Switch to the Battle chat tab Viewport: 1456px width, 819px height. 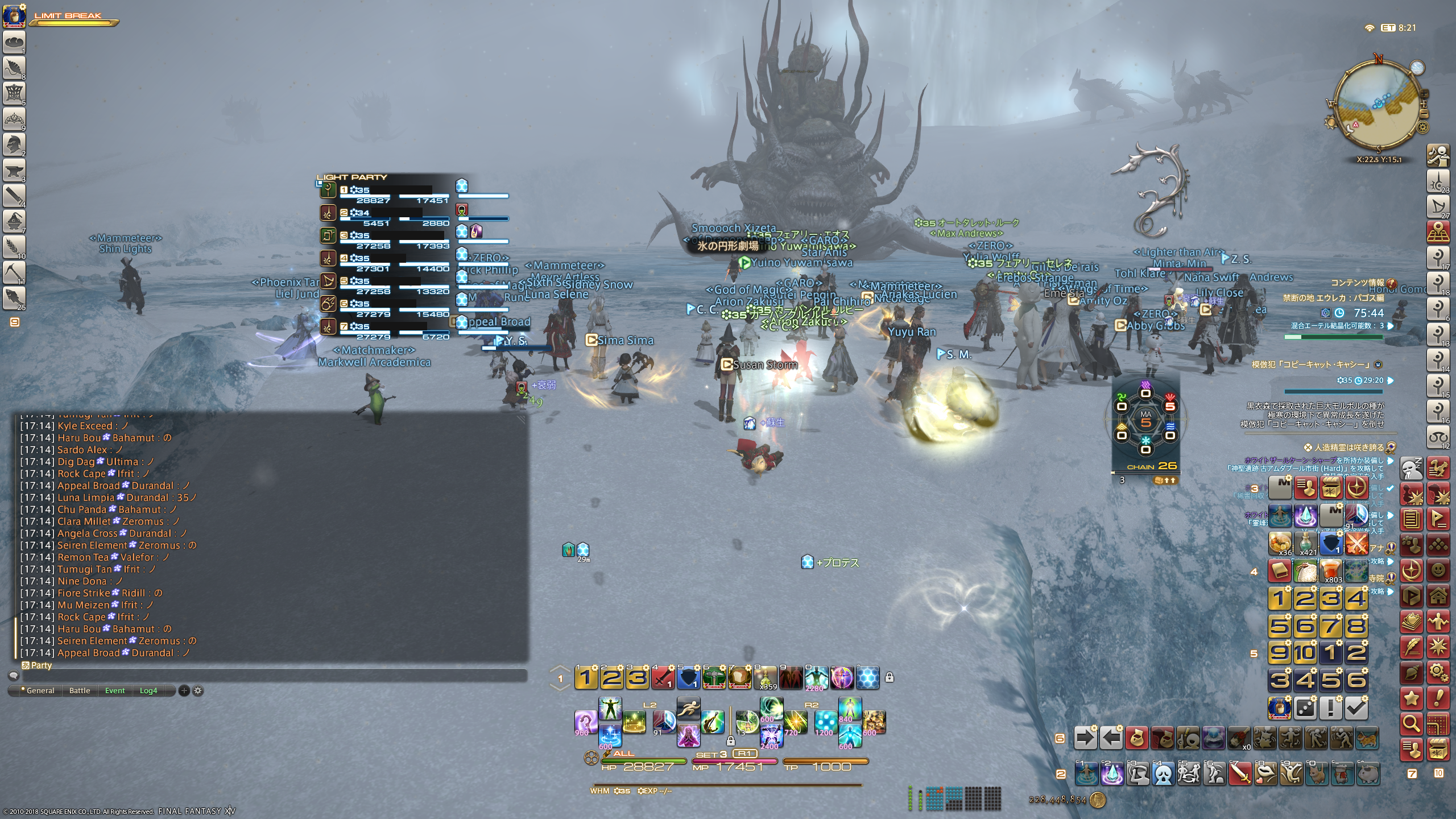point(80,690)
